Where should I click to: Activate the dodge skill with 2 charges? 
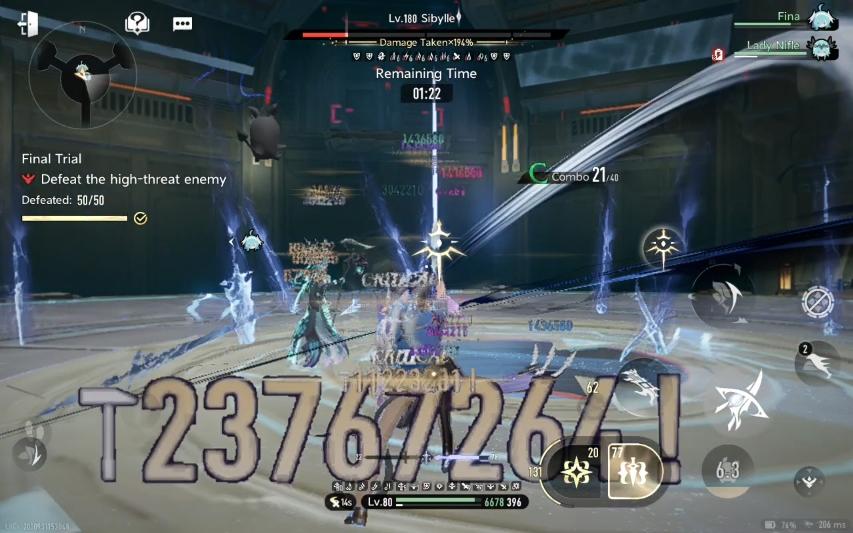[816, 363]
